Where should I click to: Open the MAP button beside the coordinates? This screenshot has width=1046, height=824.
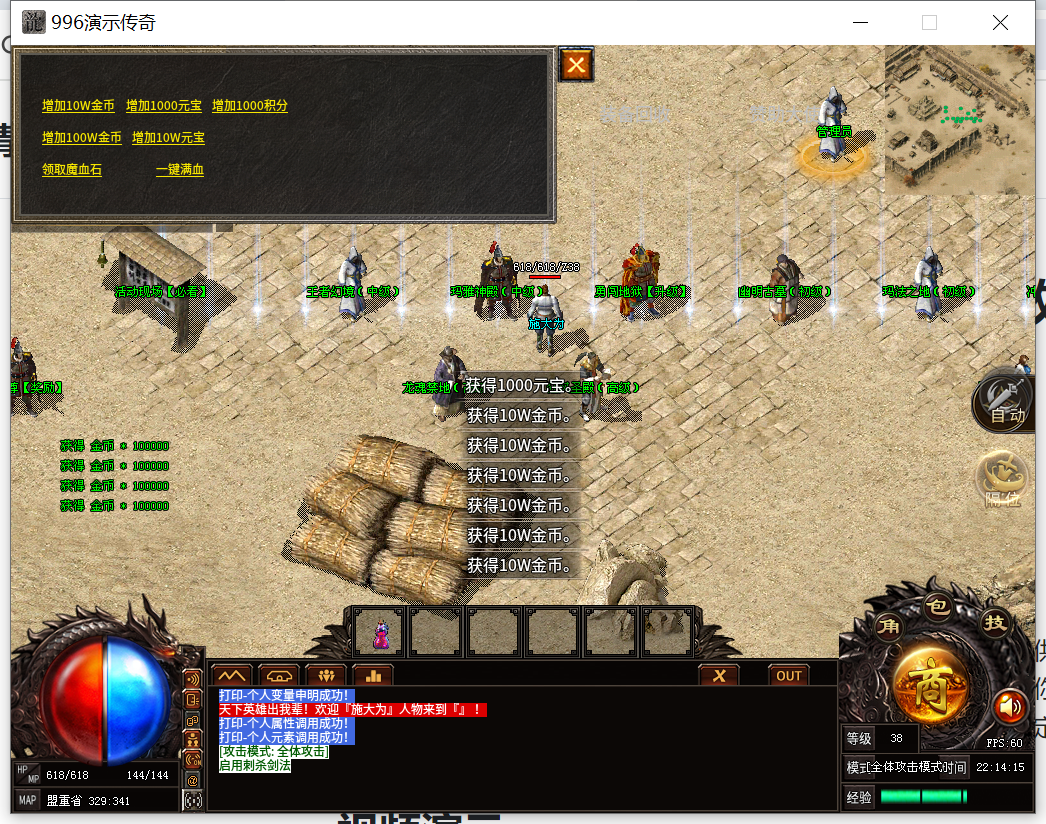click(x=27, y=800)
